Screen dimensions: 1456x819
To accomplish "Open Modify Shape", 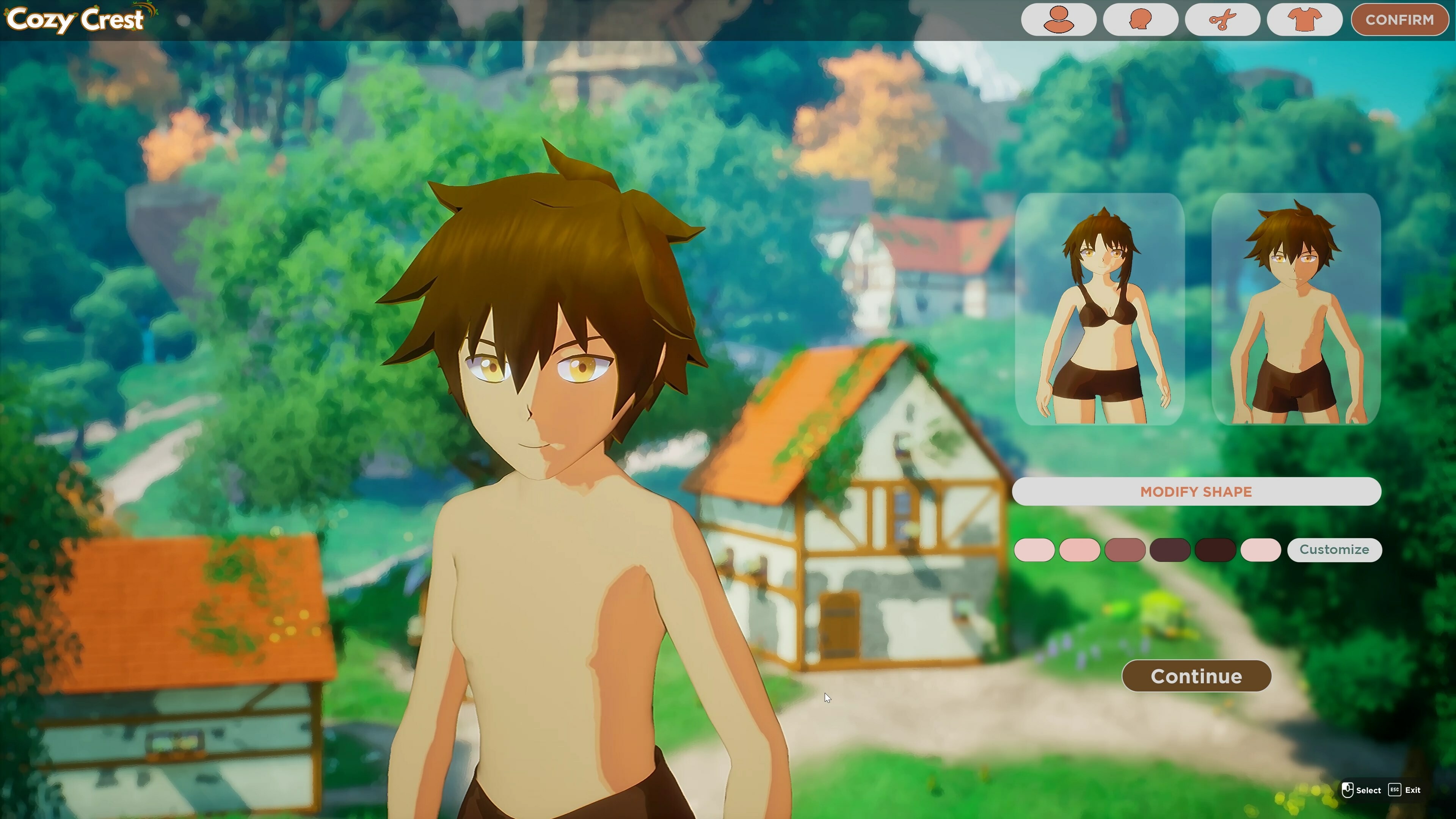I will pos(1197,492).
